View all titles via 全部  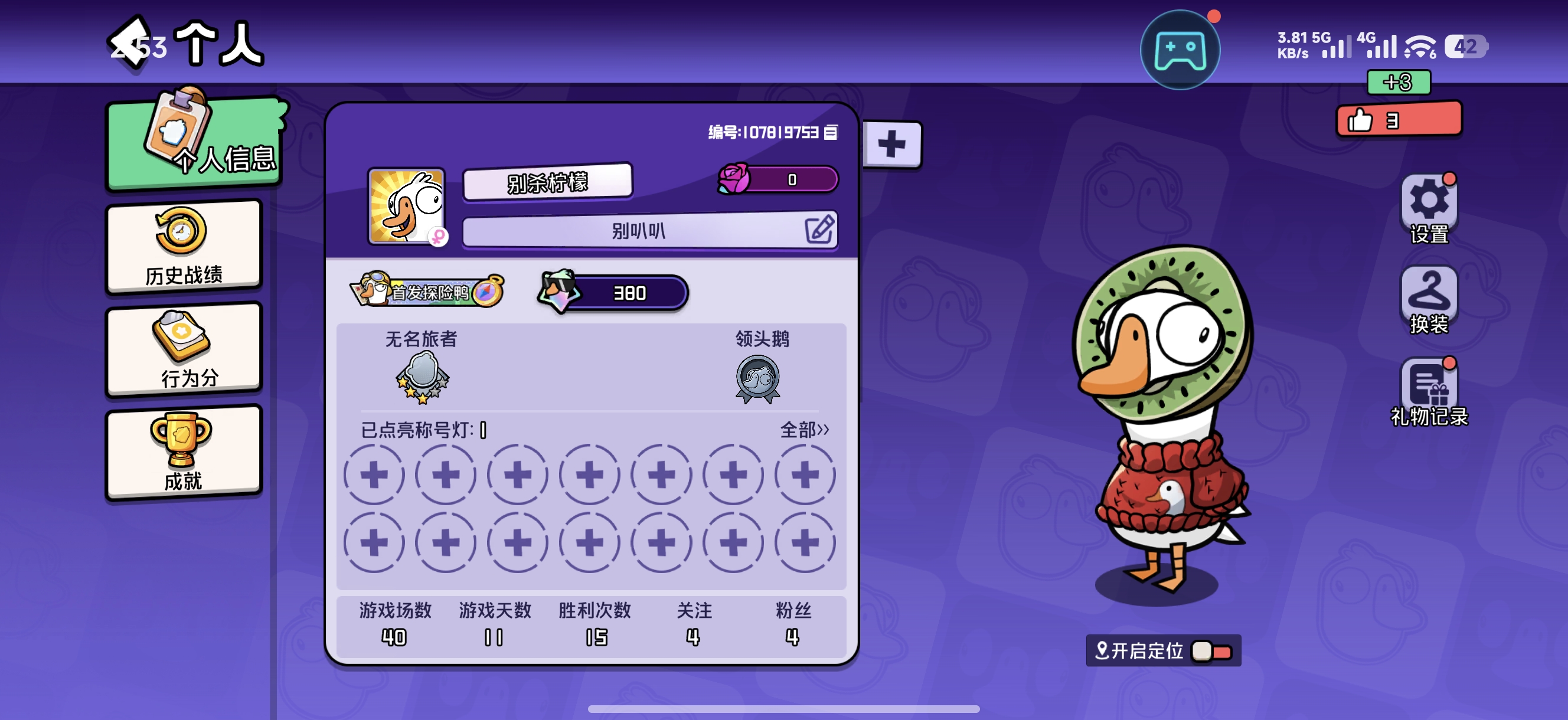[804, 430]
